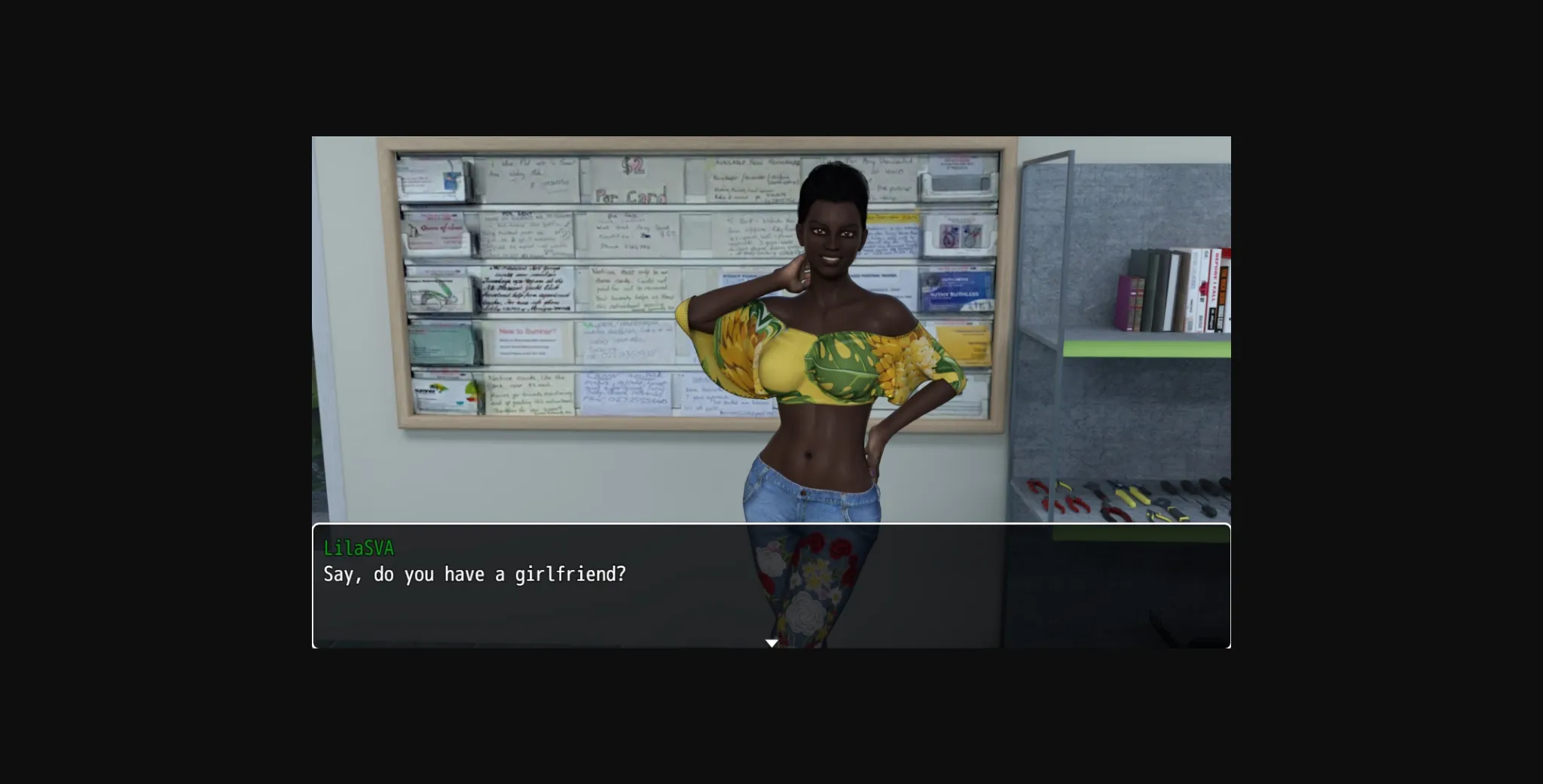The width and height of the screenshot is (1543, 784).
Task: Click the continue arrow below the dialogue
Action: tap(771, 642)
